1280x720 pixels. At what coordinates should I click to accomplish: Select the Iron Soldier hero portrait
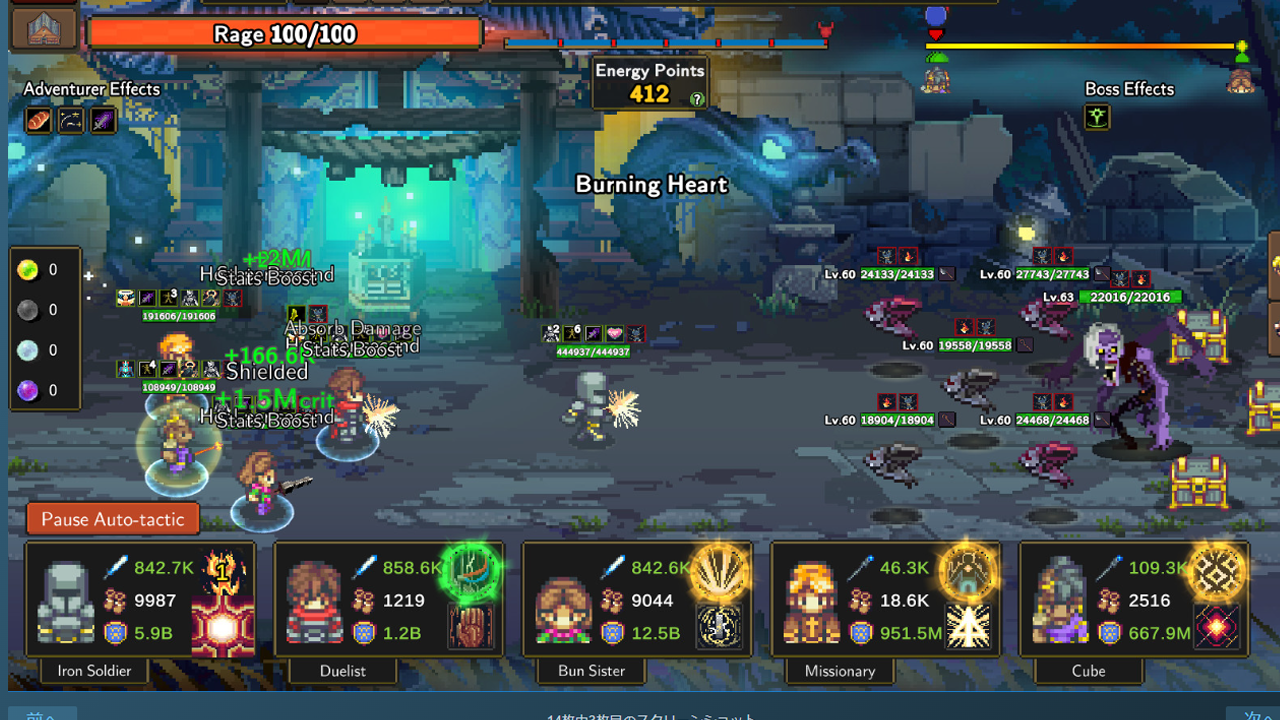point(65,602)
